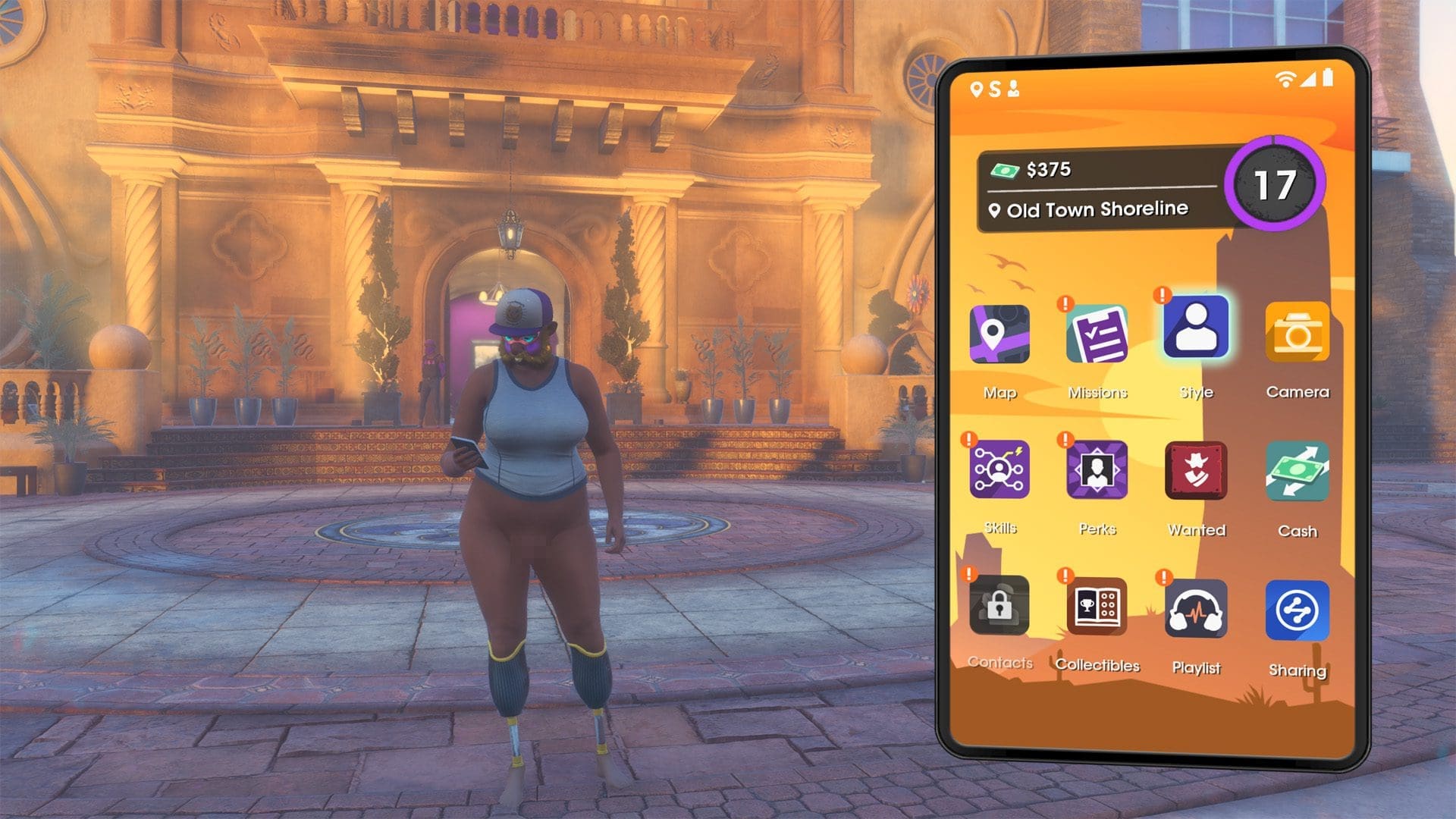Launch the Playlist headphones app

tap(1196, 610)
